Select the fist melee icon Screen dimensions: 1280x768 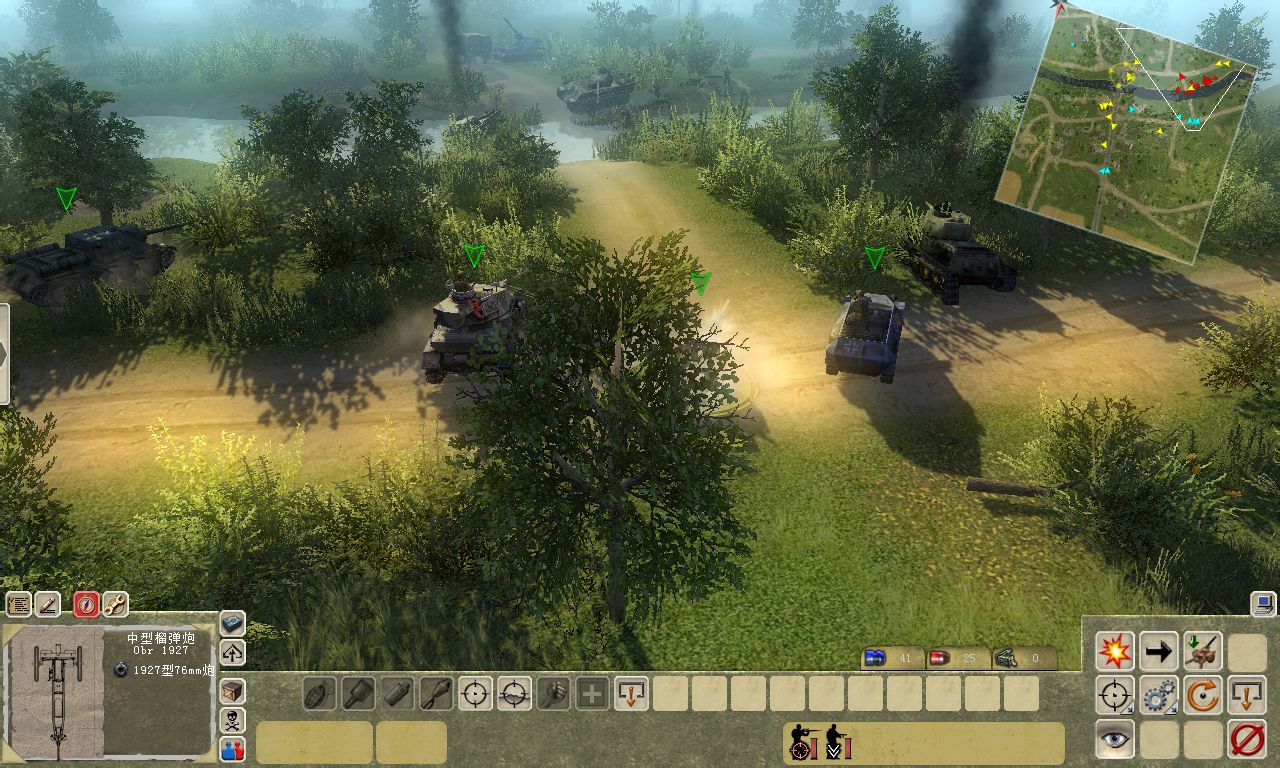tap(553, 693)
